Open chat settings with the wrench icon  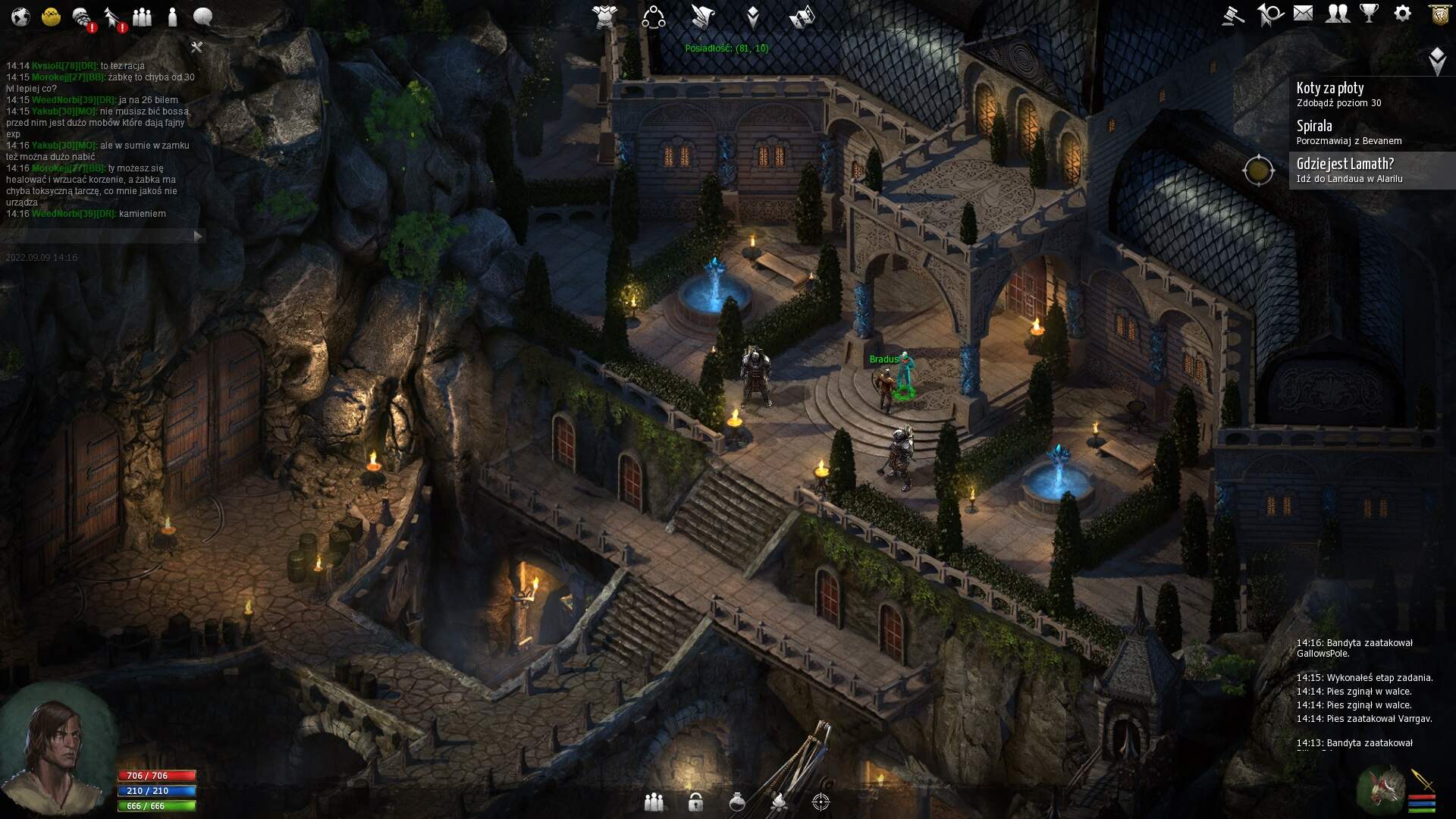click(x=196, y=48)
